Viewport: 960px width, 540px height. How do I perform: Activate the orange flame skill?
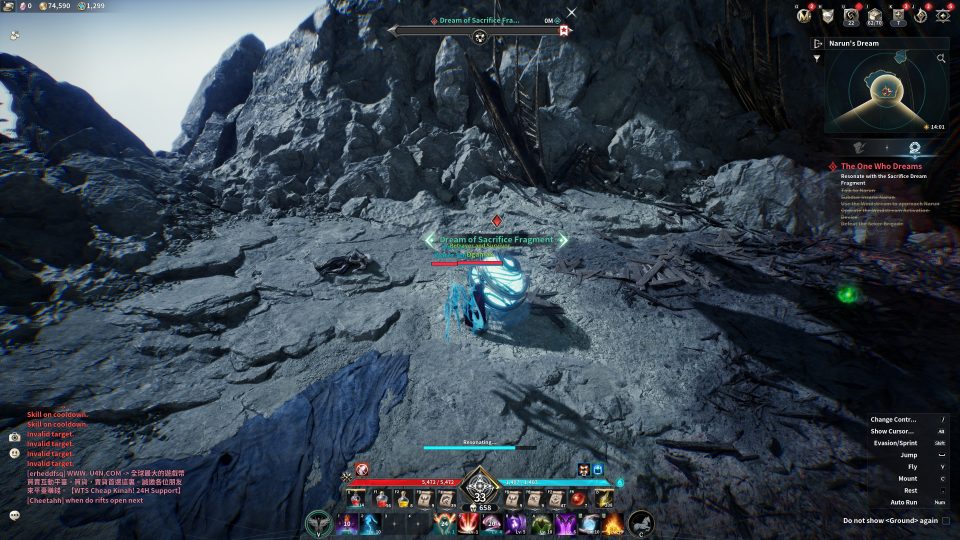(x=613, y=523)
